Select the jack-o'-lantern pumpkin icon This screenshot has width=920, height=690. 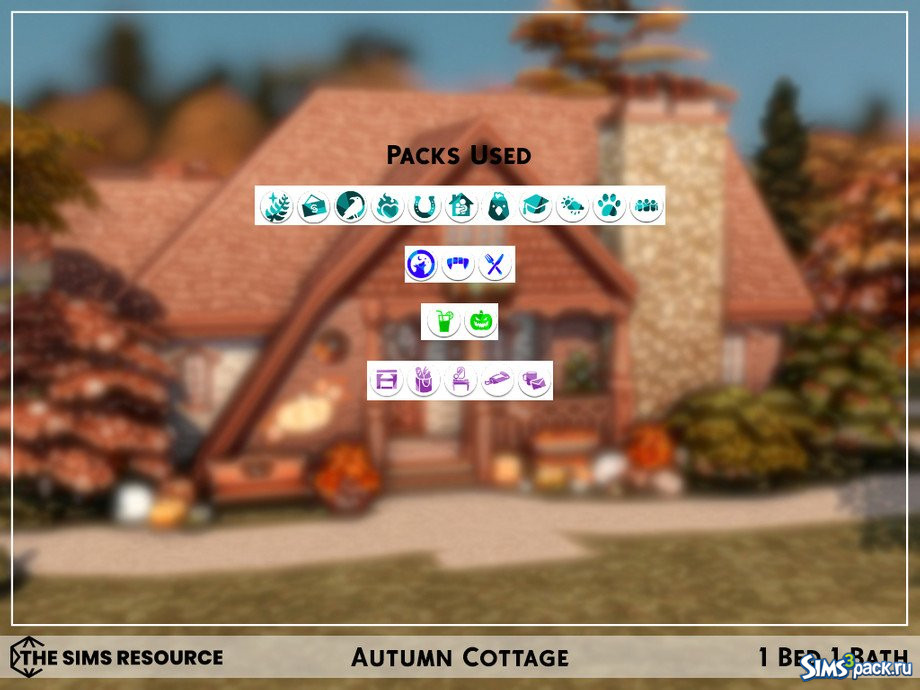click(x=479, y=322)
